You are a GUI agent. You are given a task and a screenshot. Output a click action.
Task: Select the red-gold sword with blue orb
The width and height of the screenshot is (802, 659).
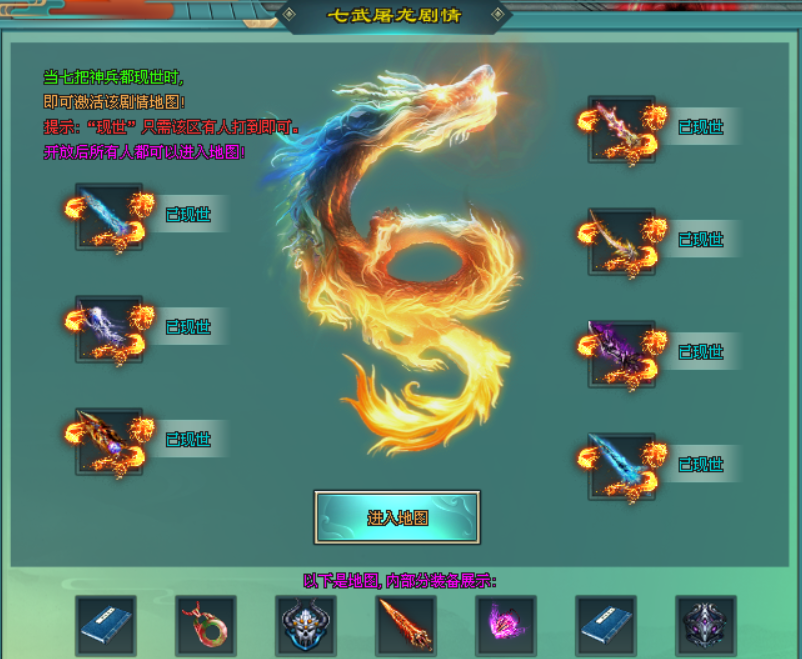click(109, 441)
